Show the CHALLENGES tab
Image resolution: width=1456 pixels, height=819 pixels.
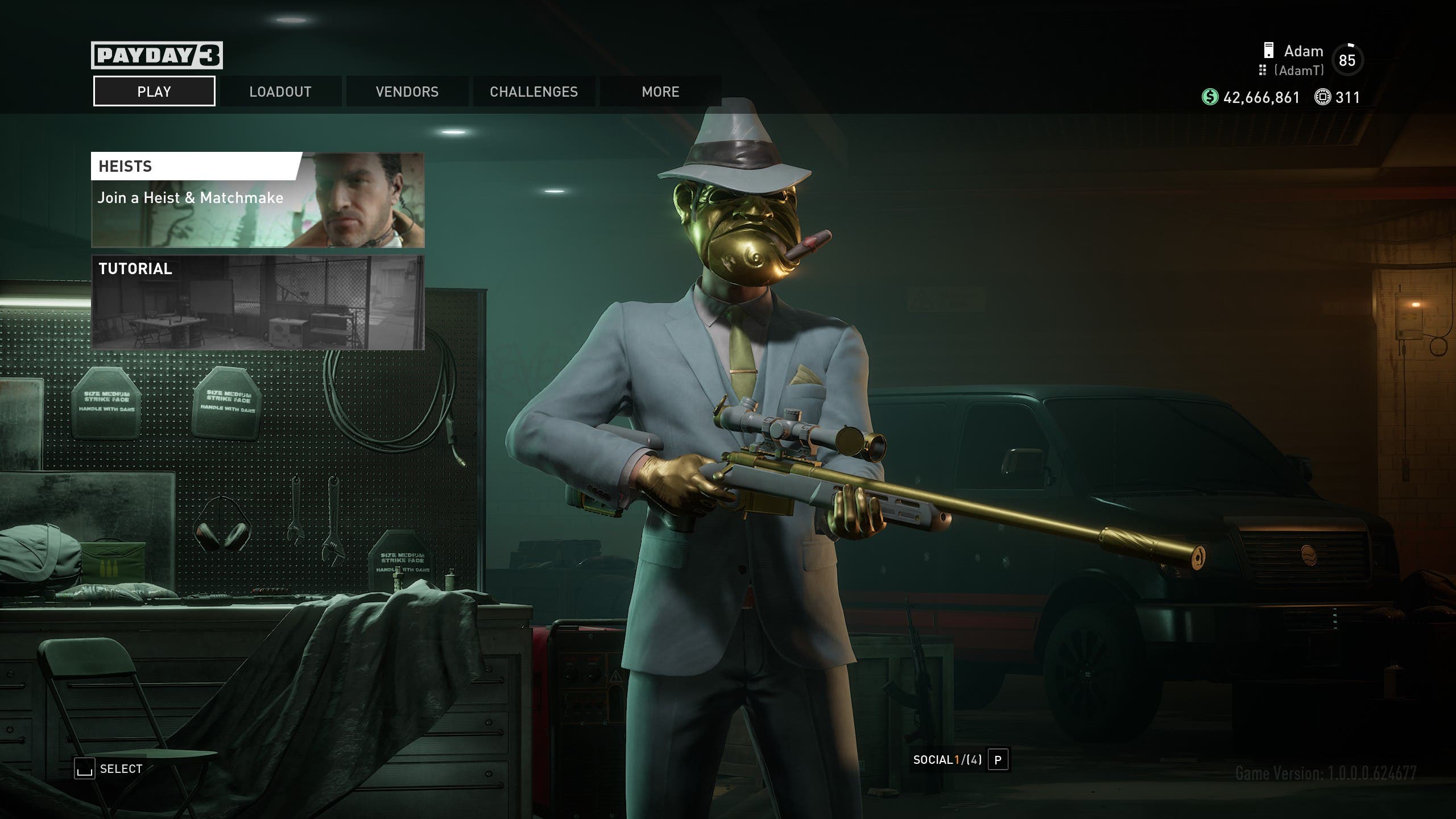point(533,92)
